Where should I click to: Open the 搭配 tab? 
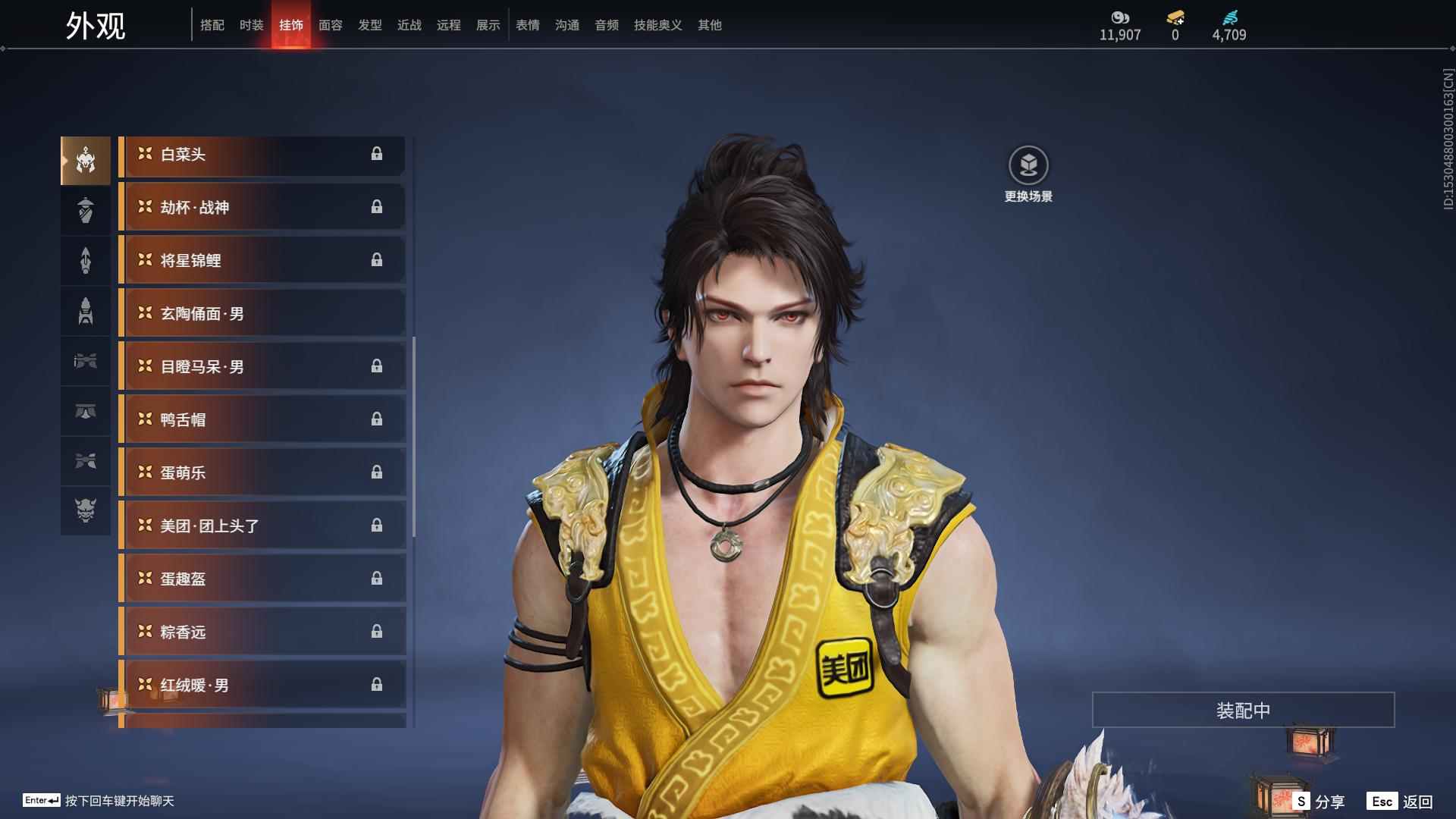click(212, 25)
